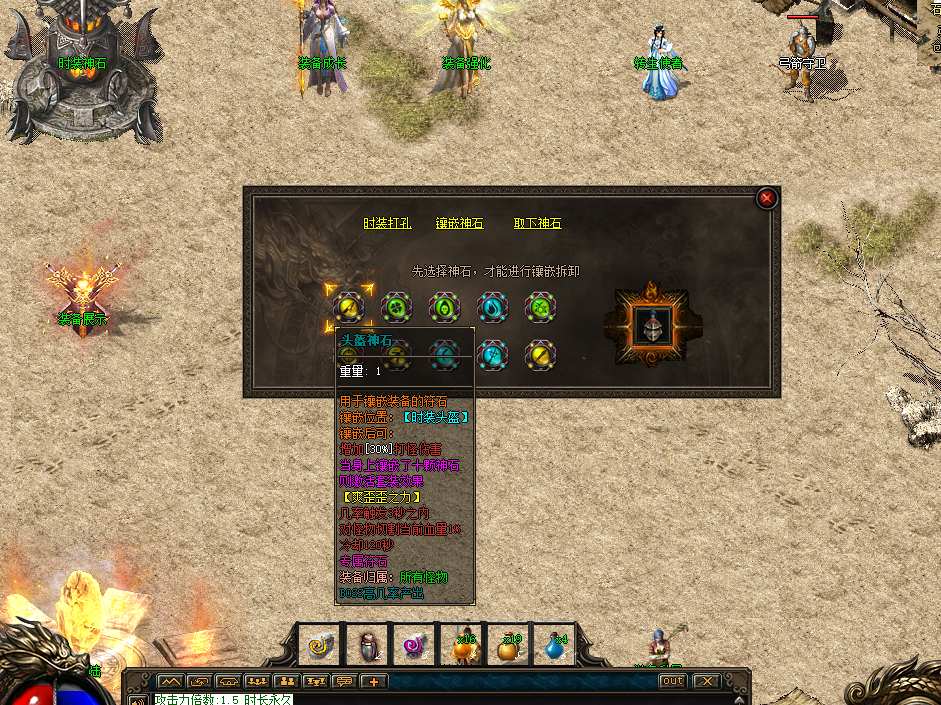The width and height of the screenshot is (941, 705).
Task: Pick the green flame gem stone
Action: click(x=444, y=307)
